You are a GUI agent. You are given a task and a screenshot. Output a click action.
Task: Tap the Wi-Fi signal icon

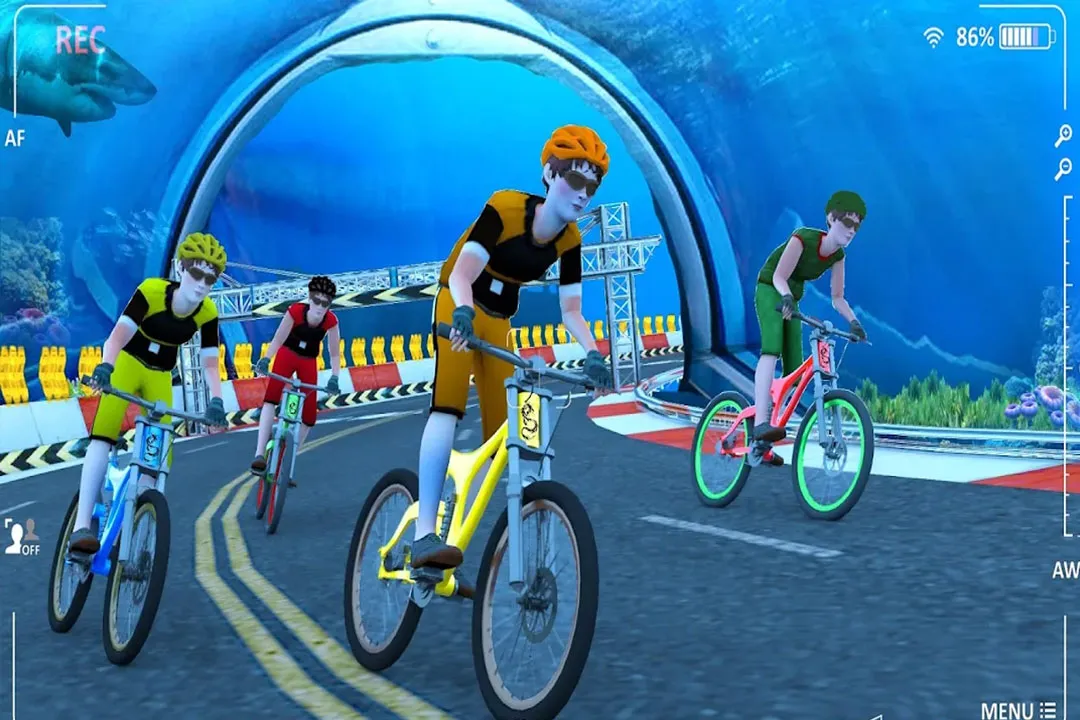pyautogui.click(x=933, y=38)
